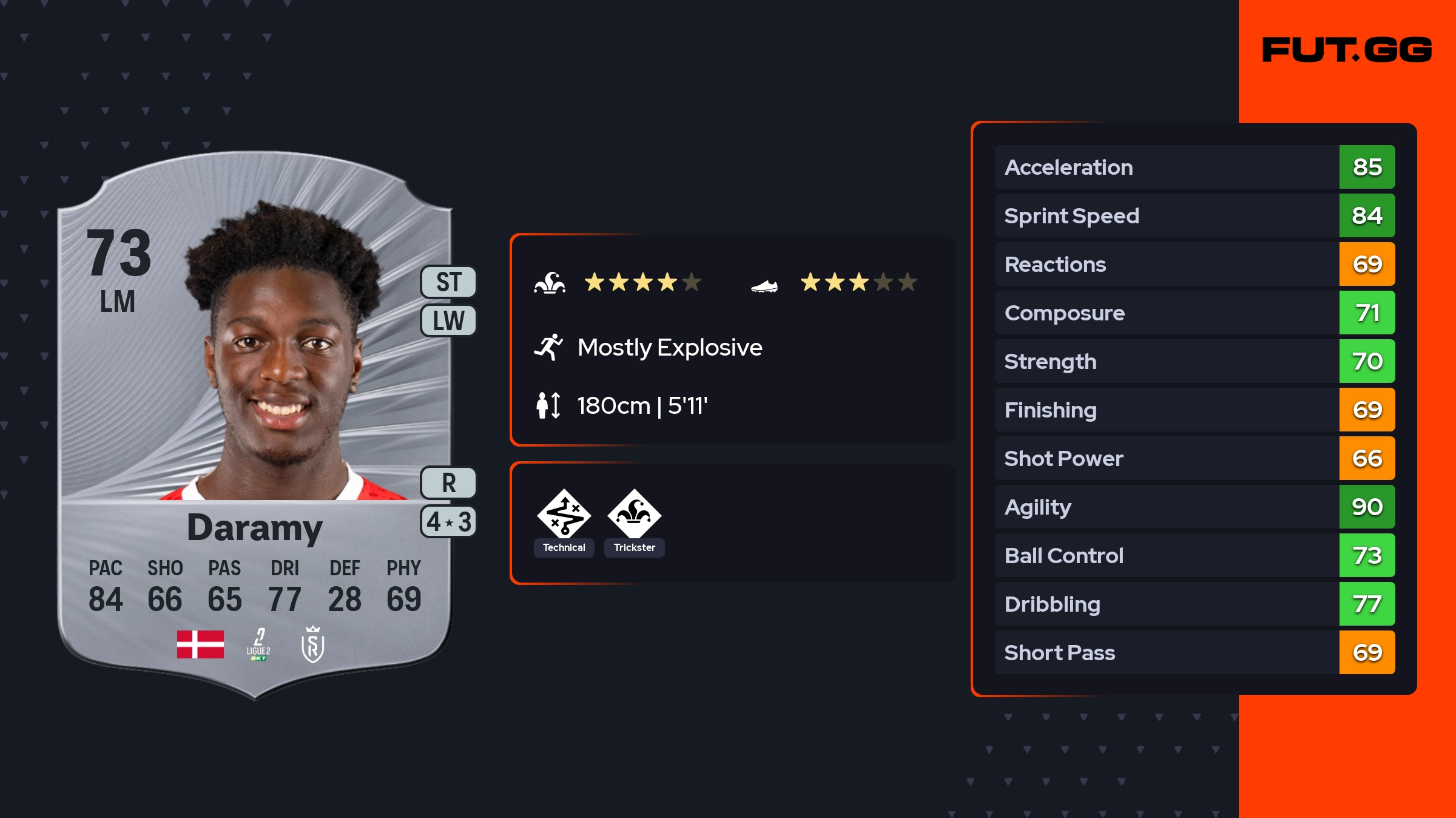
Task: Click the Denmark flag on the card
Action: pyautogui.click(x=200, y=644)
